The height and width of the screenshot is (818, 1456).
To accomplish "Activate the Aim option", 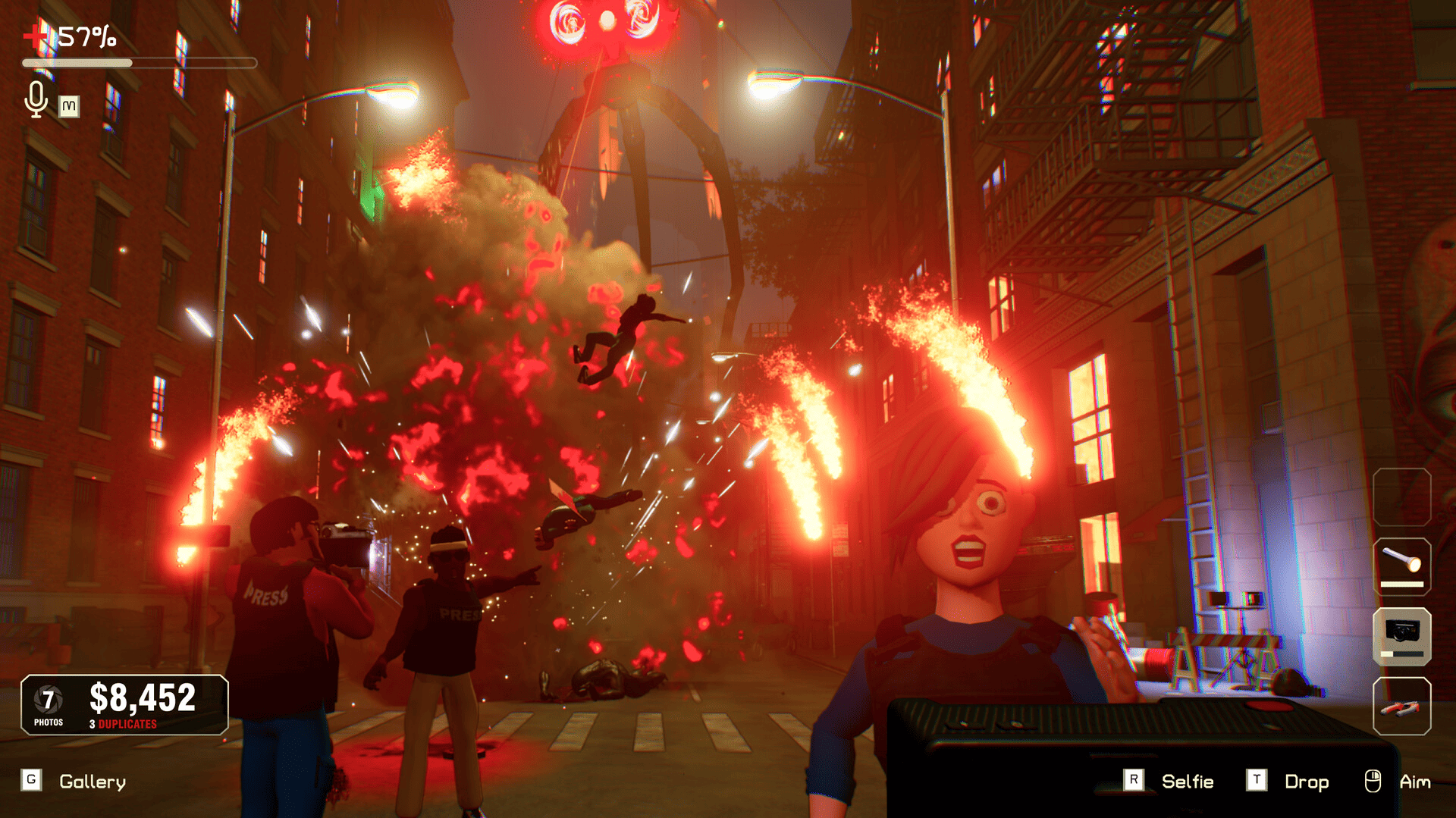I will [1414, 782].
